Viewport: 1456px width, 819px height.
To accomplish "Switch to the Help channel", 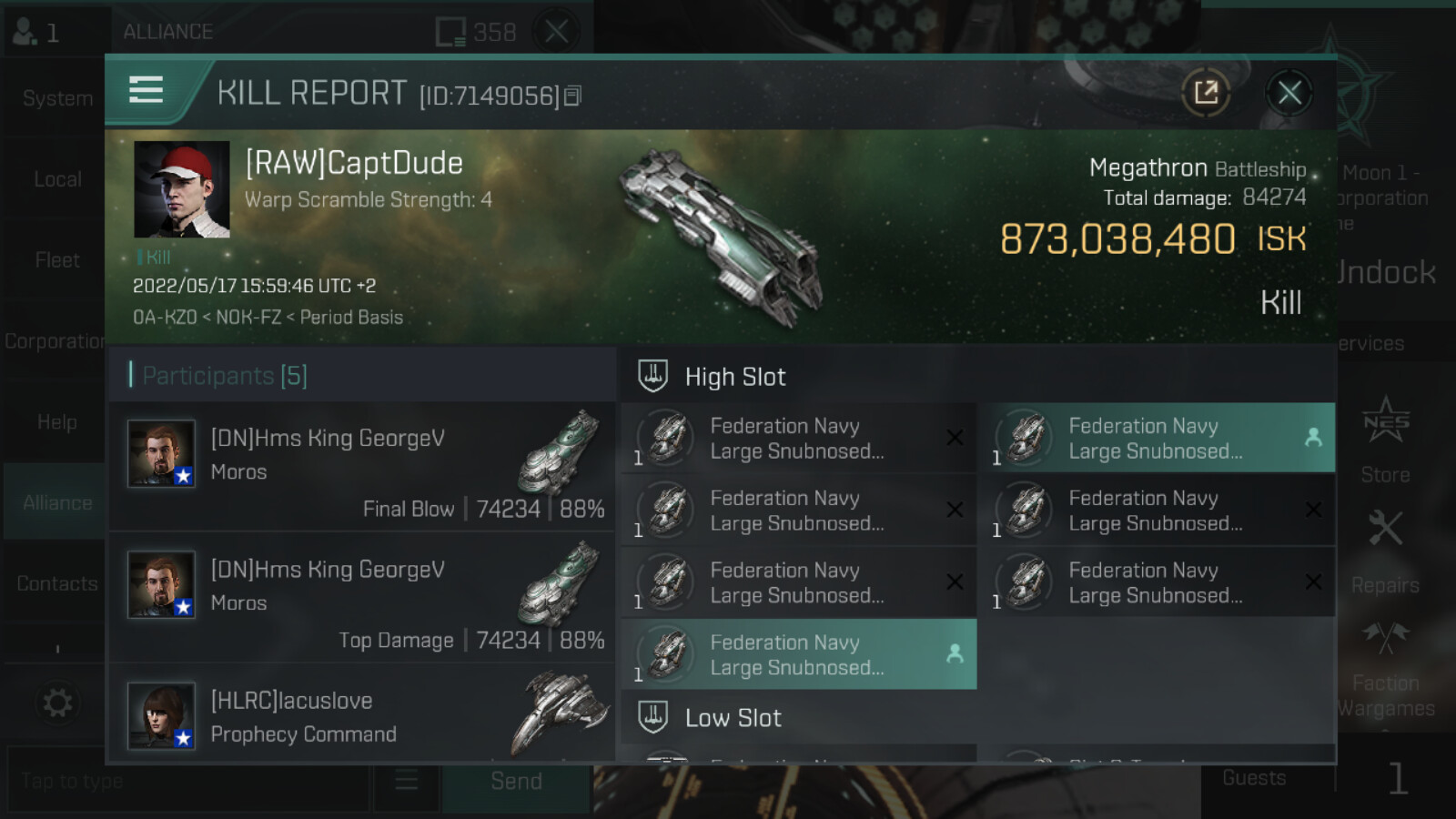I will coord(56,422).
